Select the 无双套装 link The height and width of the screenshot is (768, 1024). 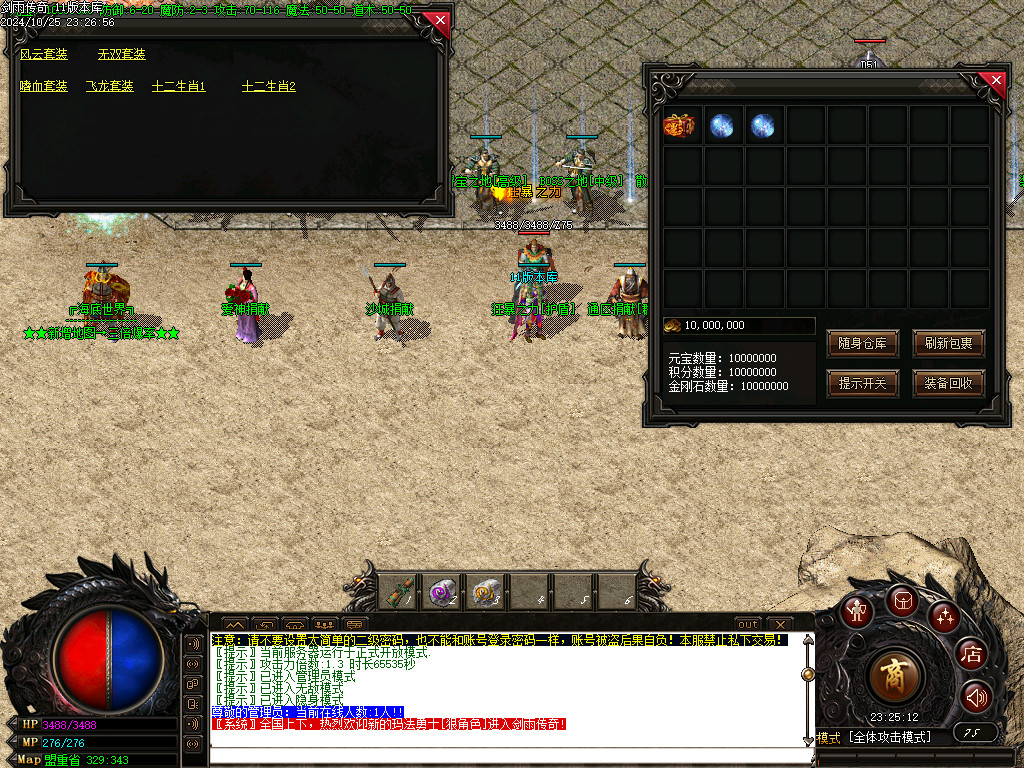[x=122, y=55]
